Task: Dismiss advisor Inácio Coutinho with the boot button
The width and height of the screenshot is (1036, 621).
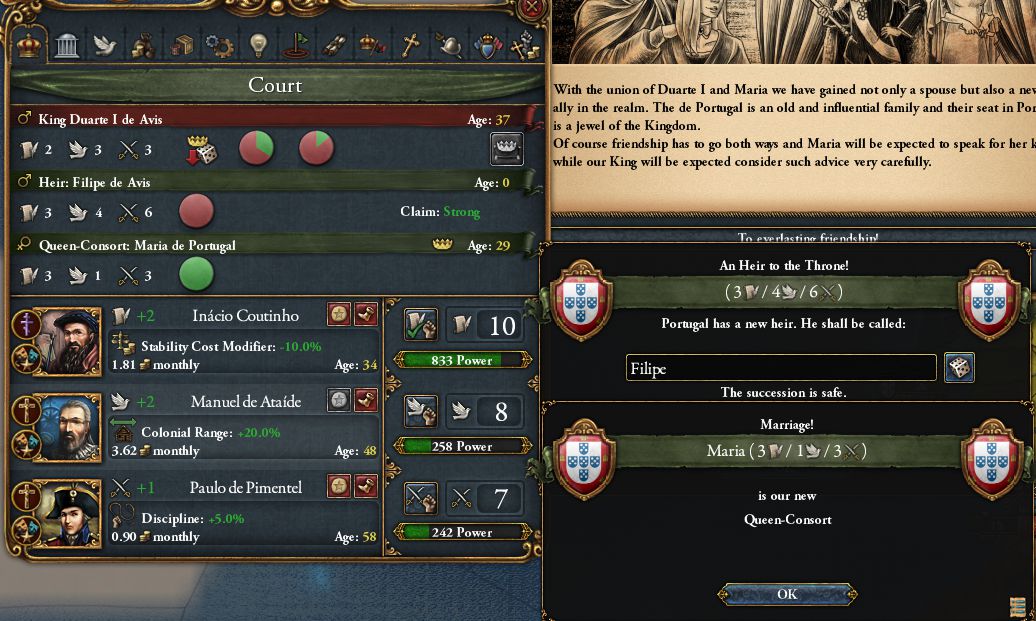Action: (x=366, y=315)
